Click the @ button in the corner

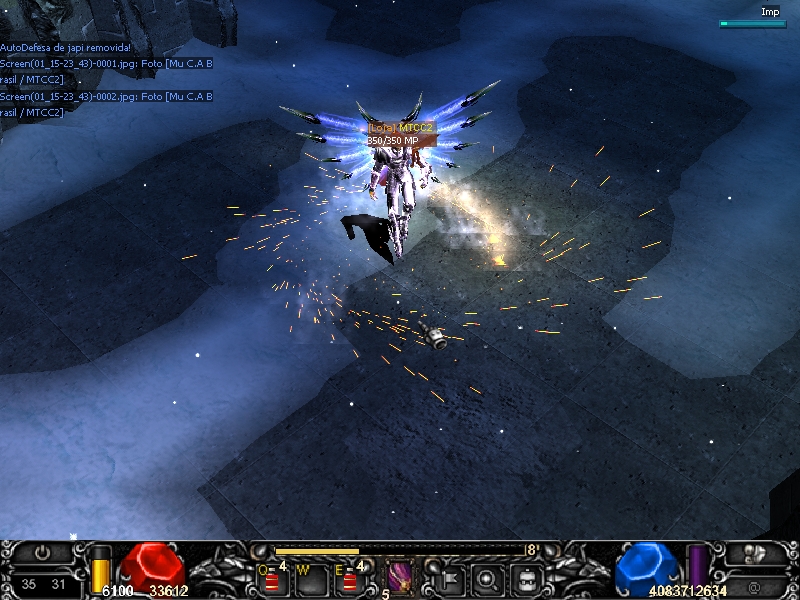click(x=754, y=586)
